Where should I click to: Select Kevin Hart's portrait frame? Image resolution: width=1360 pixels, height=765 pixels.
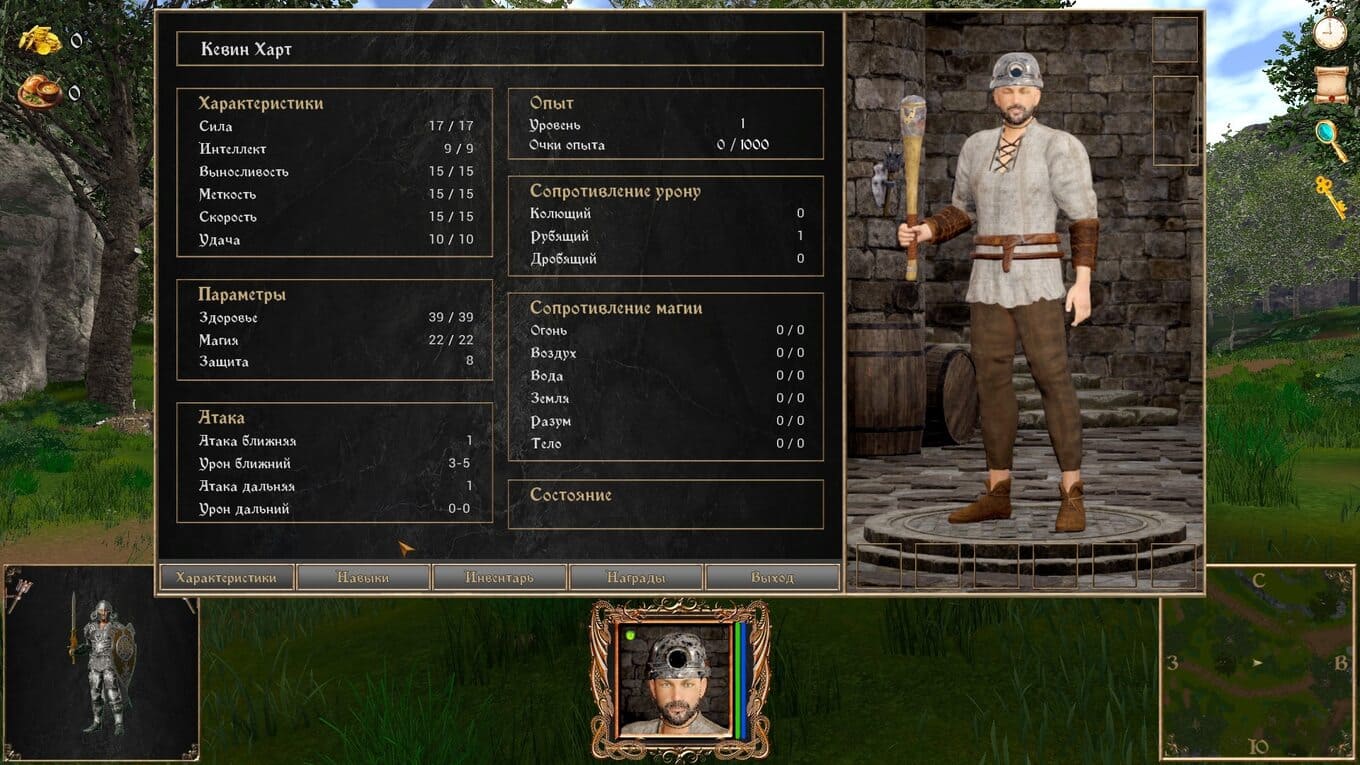(x=680, y=682)
